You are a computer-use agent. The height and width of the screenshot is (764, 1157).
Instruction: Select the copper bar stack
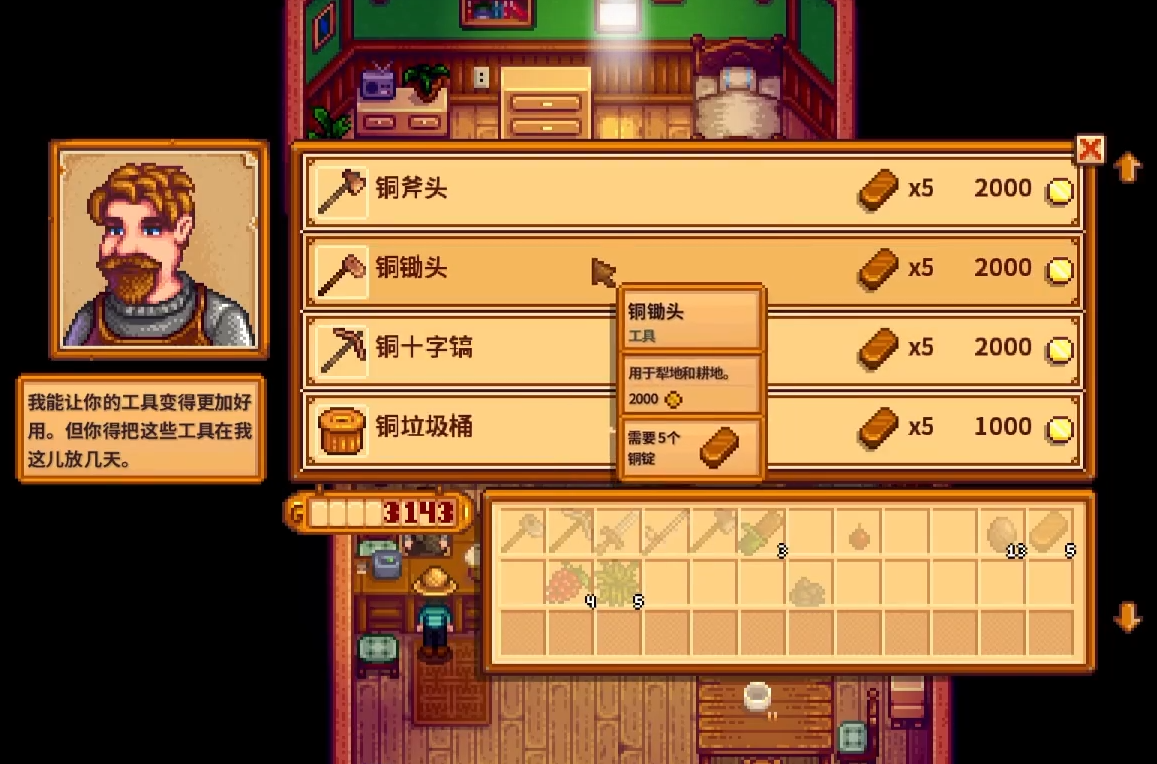coord(1050,532)
